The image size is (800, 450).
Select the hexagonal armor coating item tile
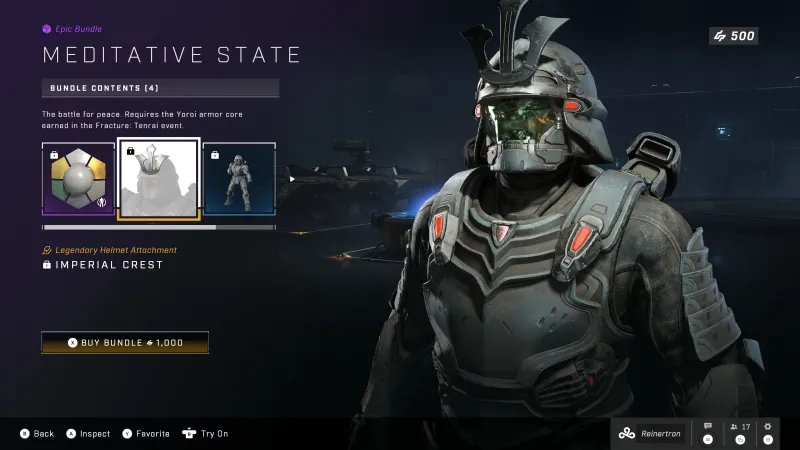tap(78, 179)
